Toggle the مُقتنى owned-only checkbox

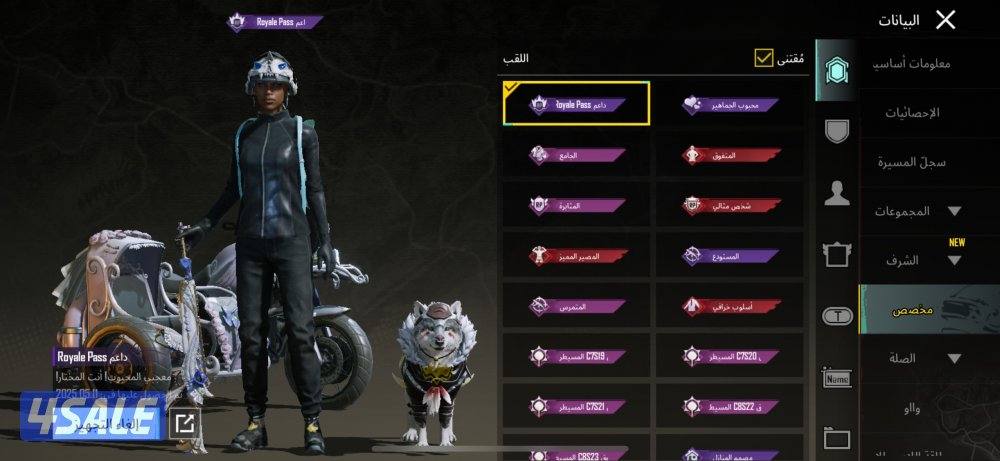click(x=765, y=58)
